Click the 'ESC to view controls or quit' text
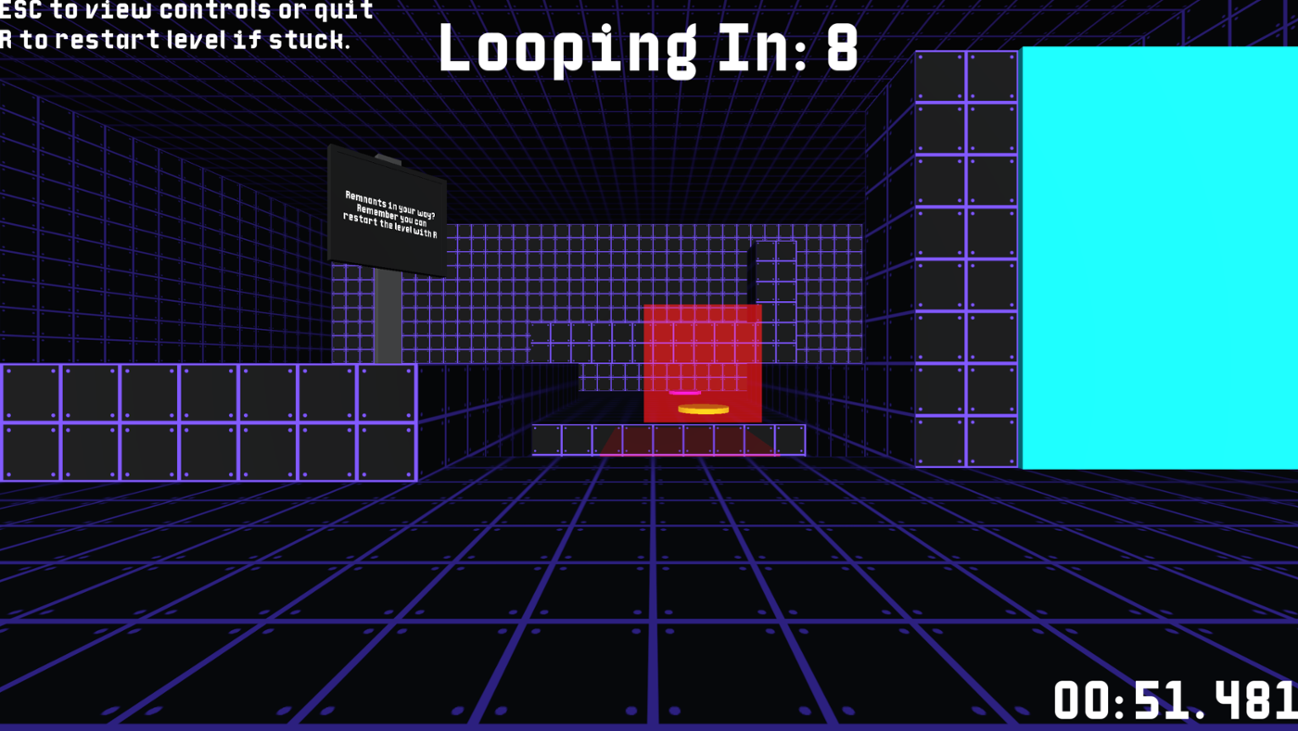 [x=185, y=10]
